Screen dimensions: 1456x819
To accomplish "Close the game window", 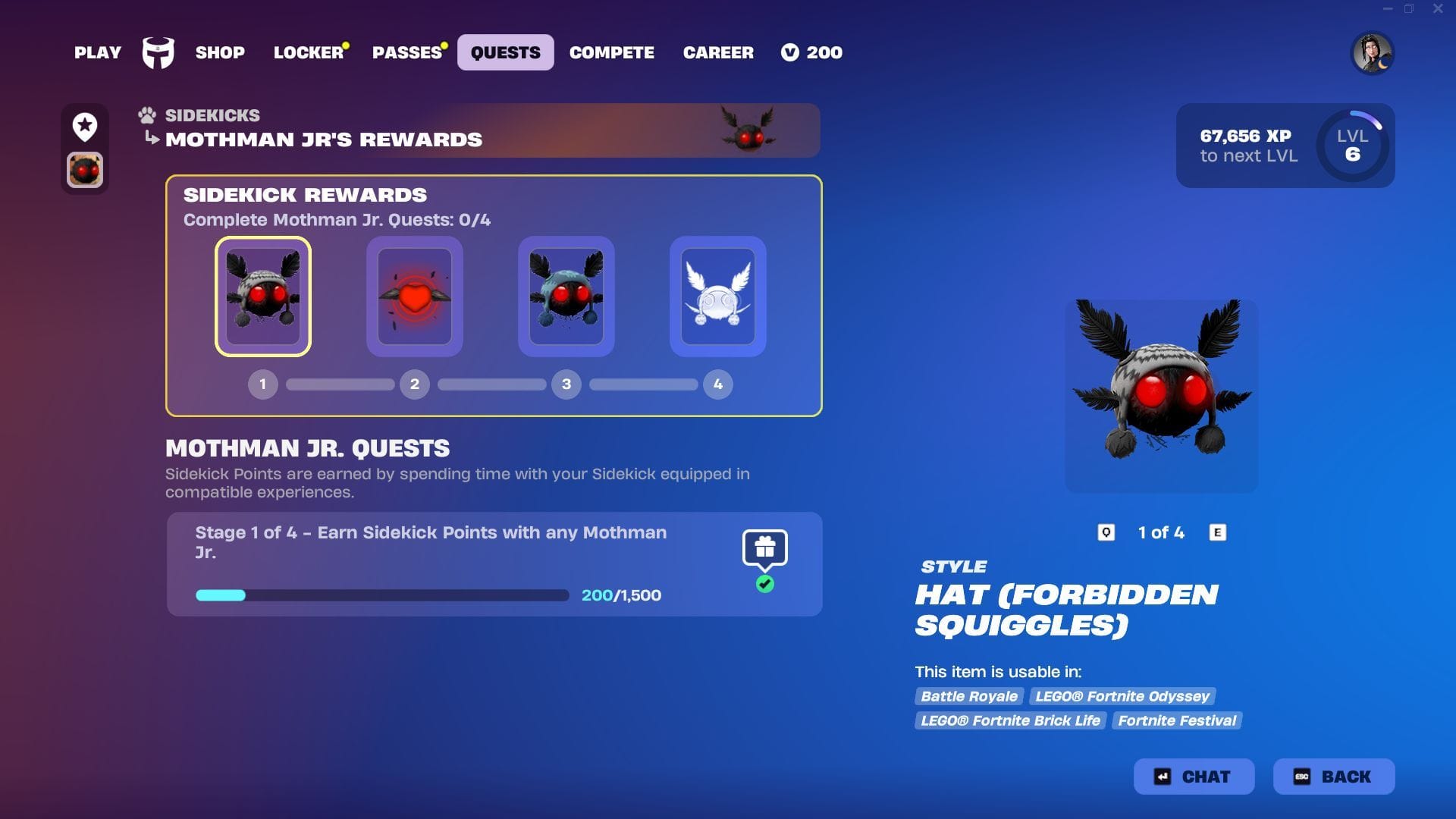I will click(x=1438, y=9).
